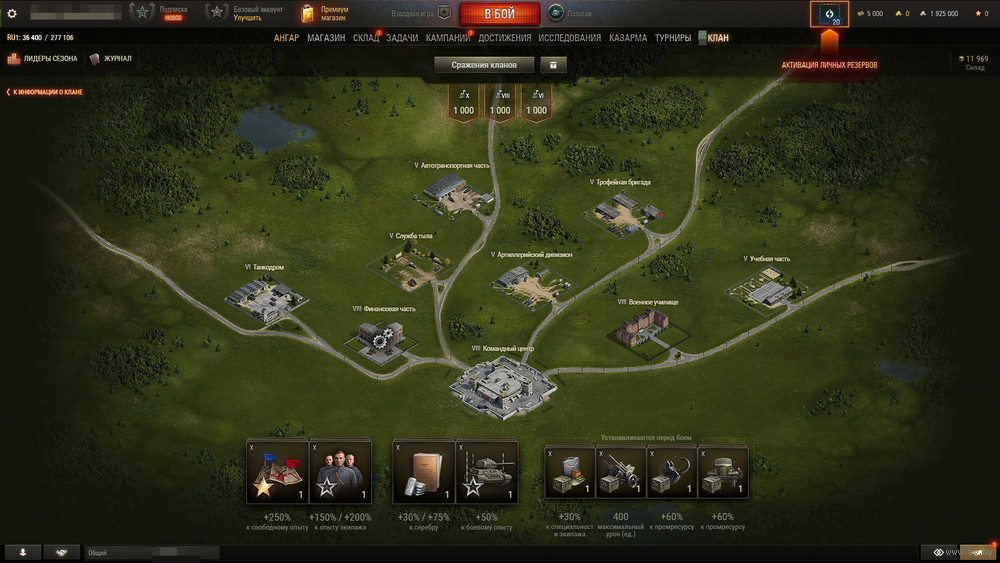Open the ТУРНИРЫ tab
This screenshot has height=563, width=1000.
tap(673, 38)
